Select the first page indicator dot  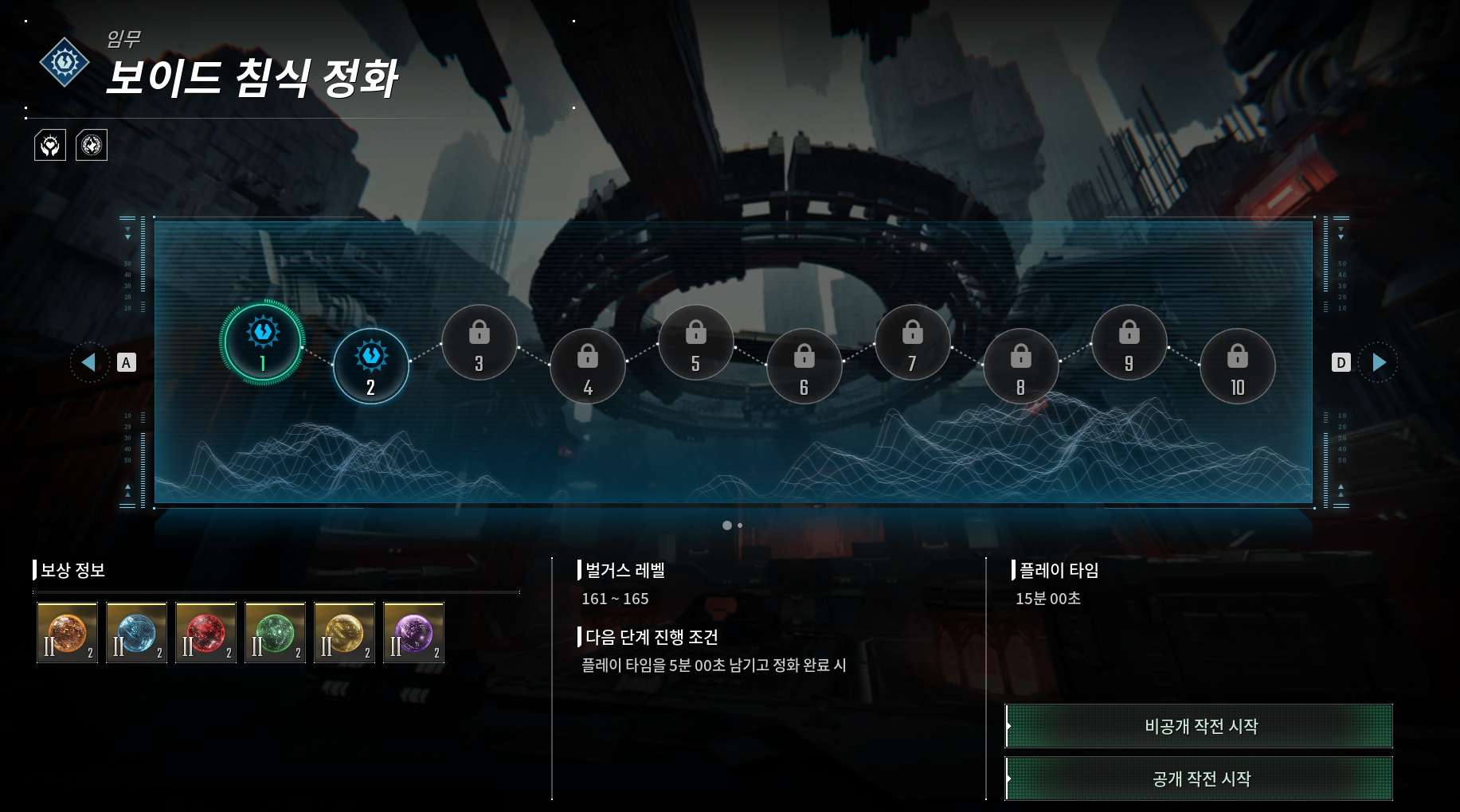tap(727, 525)
